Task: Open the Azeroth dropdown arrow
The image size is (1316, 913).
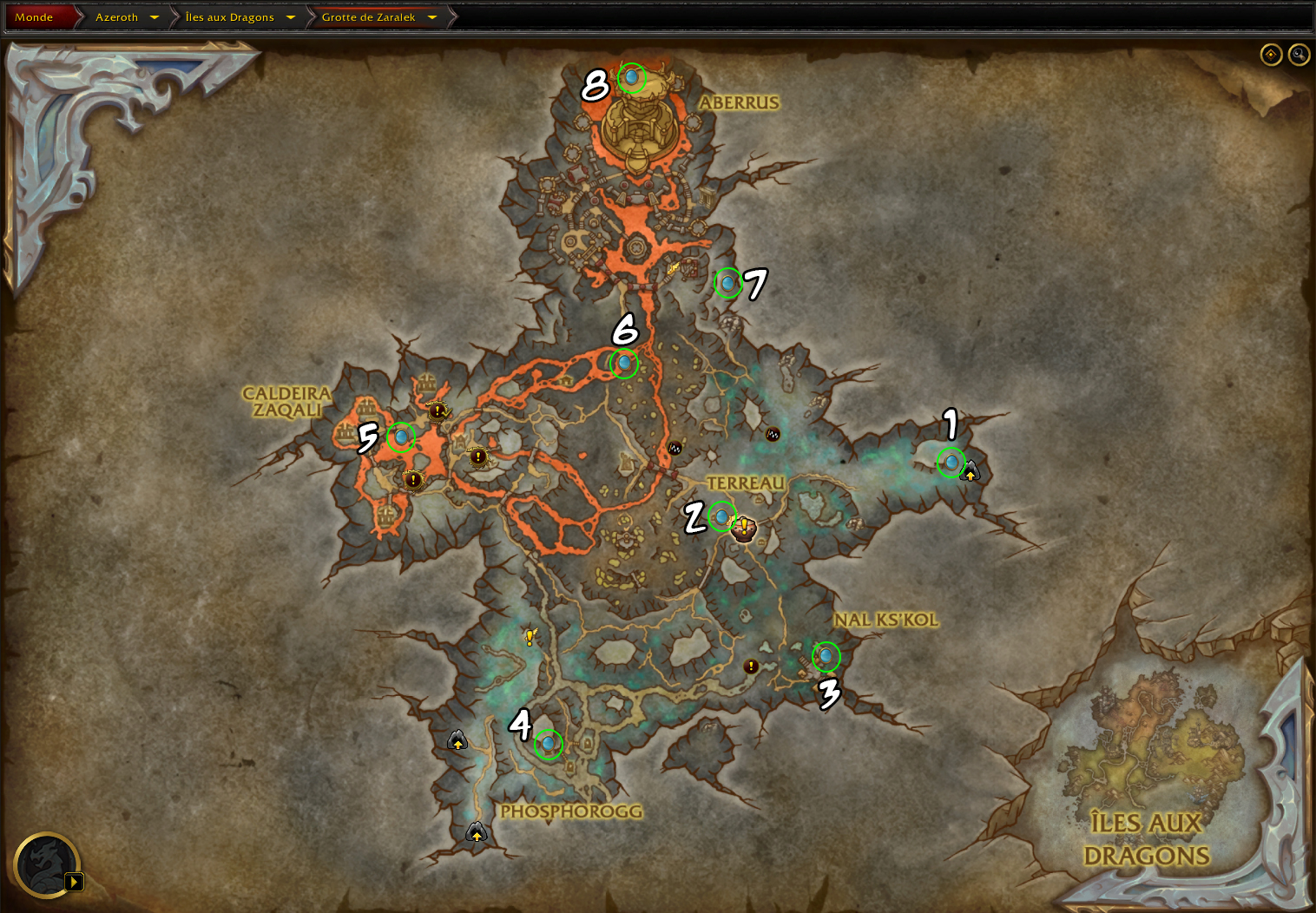Action: coord(155,17)
